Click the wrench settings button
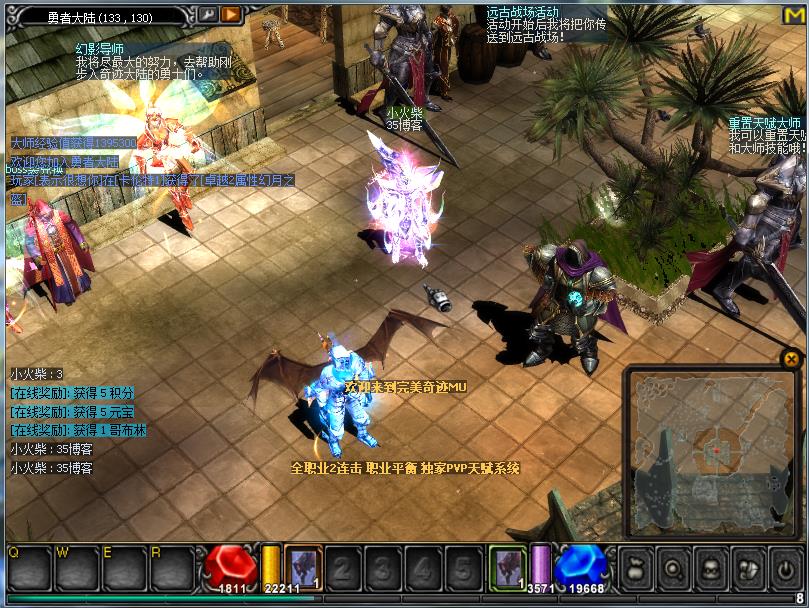The image size is (809, 608). pos(208,14)
